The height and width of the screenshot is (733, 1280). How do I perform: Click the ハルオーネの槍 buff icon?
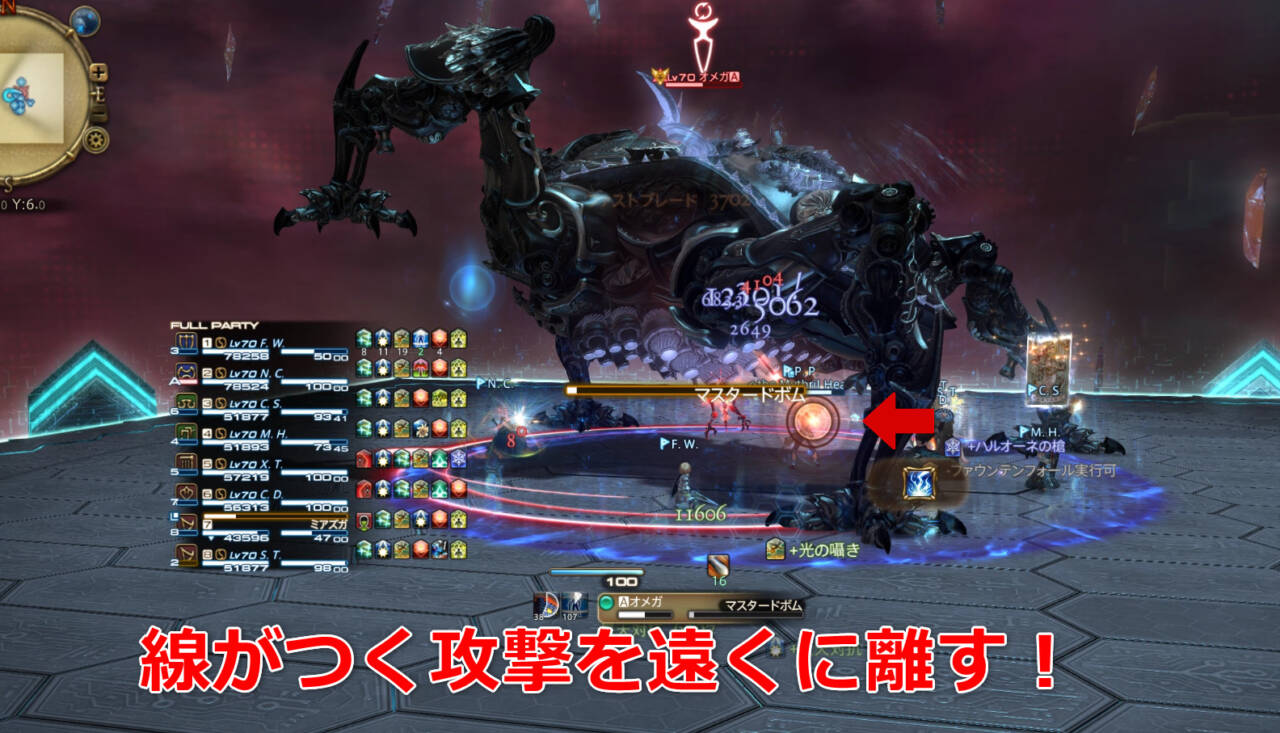click(953, 448)
